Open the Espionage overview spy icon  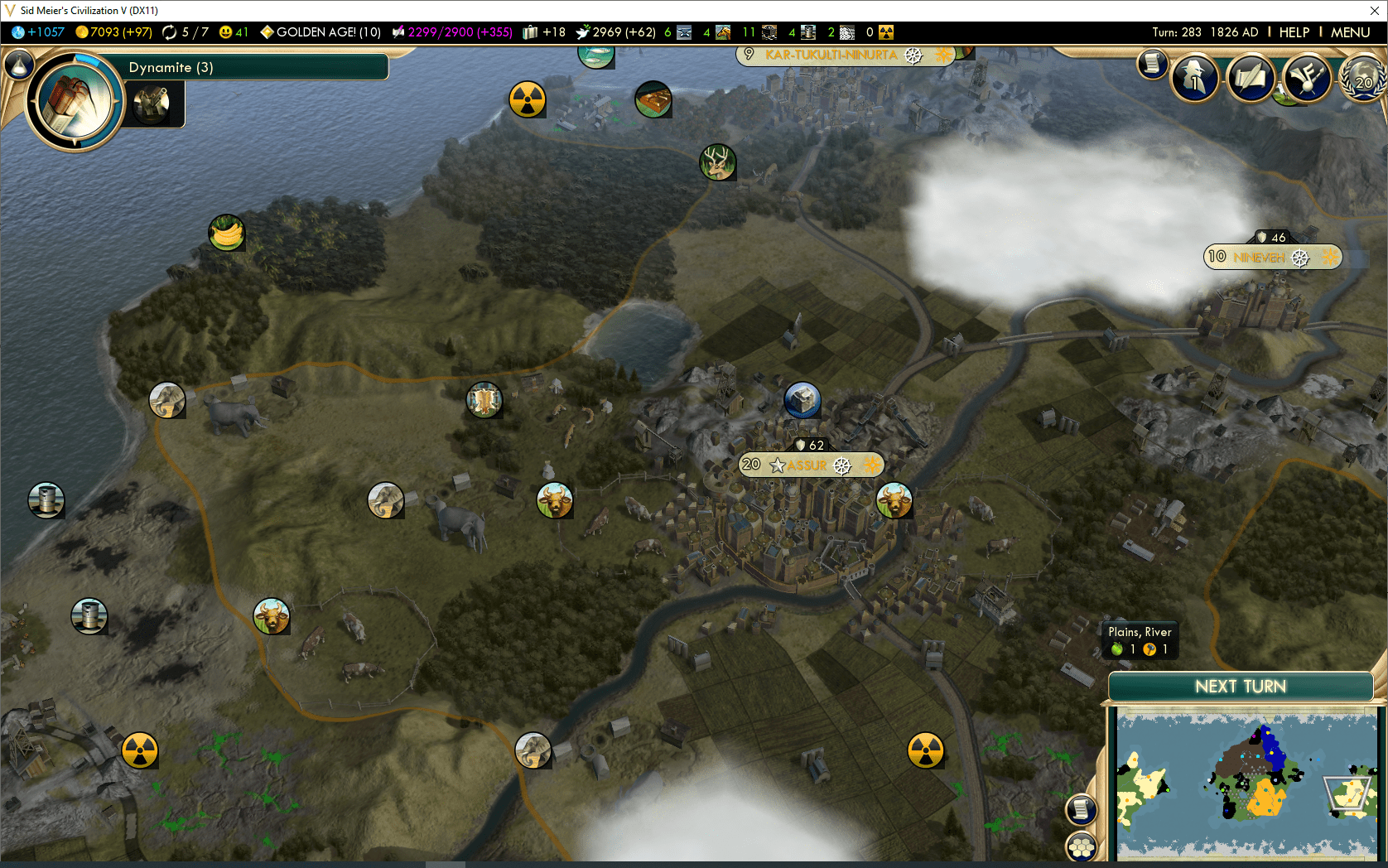pos(1196,76)
